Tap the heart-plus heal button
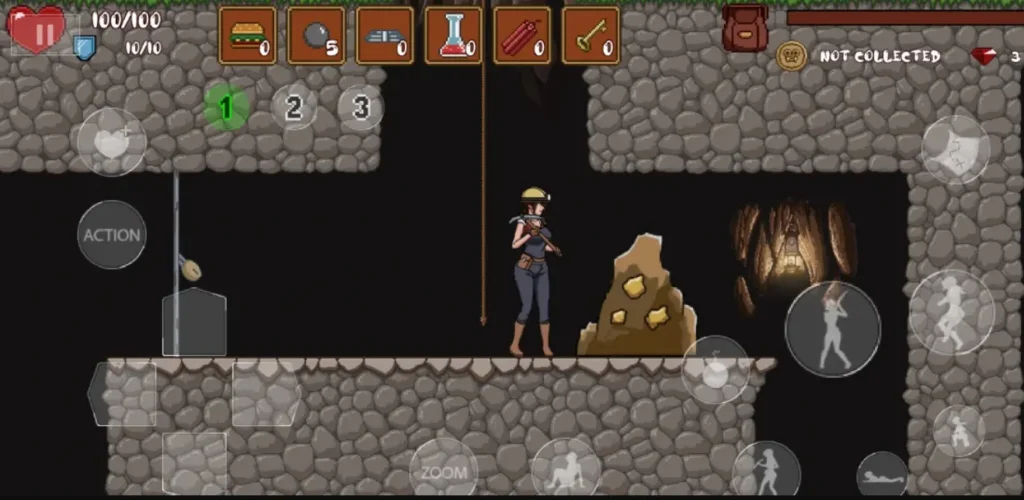This screenshot has width=1024, height=500. point(112,142)
